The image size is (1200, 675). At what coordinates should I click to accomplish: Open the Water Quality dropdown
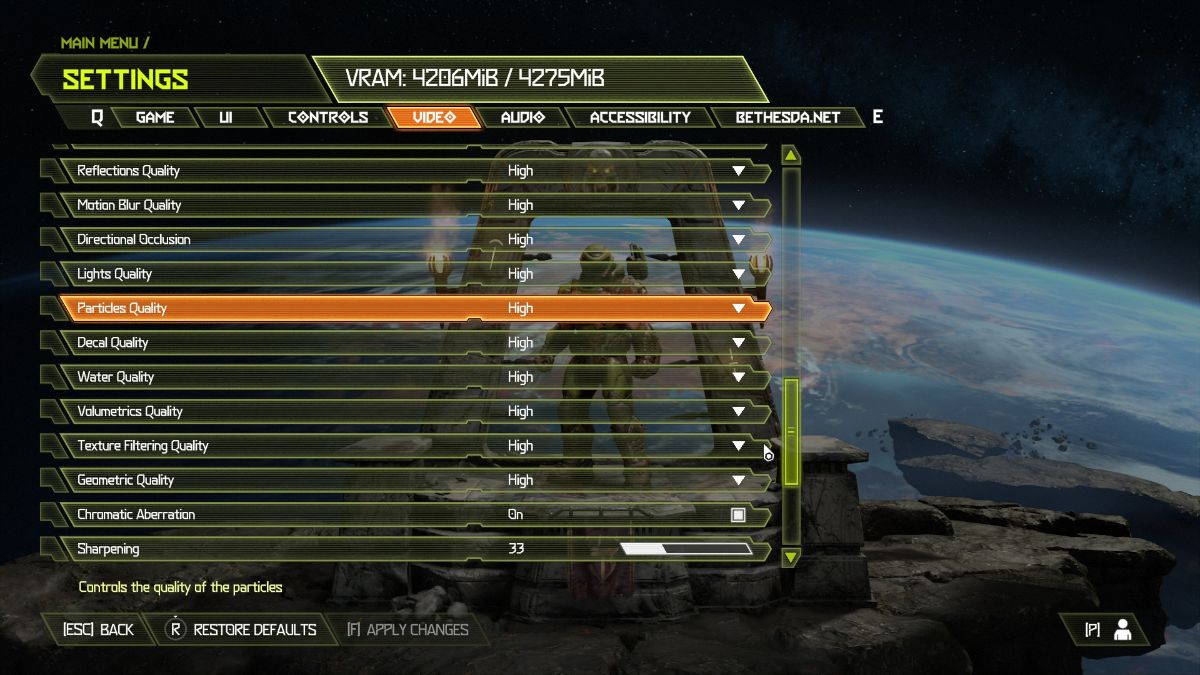coord(738,377)
